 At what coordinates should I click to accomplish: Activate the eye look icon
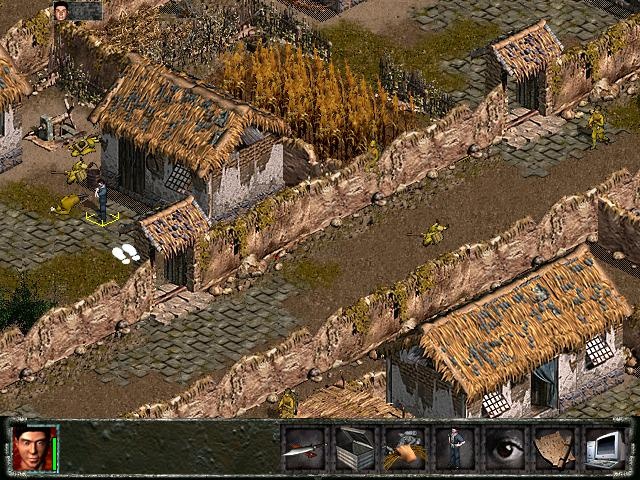click(x=505, y=448)
